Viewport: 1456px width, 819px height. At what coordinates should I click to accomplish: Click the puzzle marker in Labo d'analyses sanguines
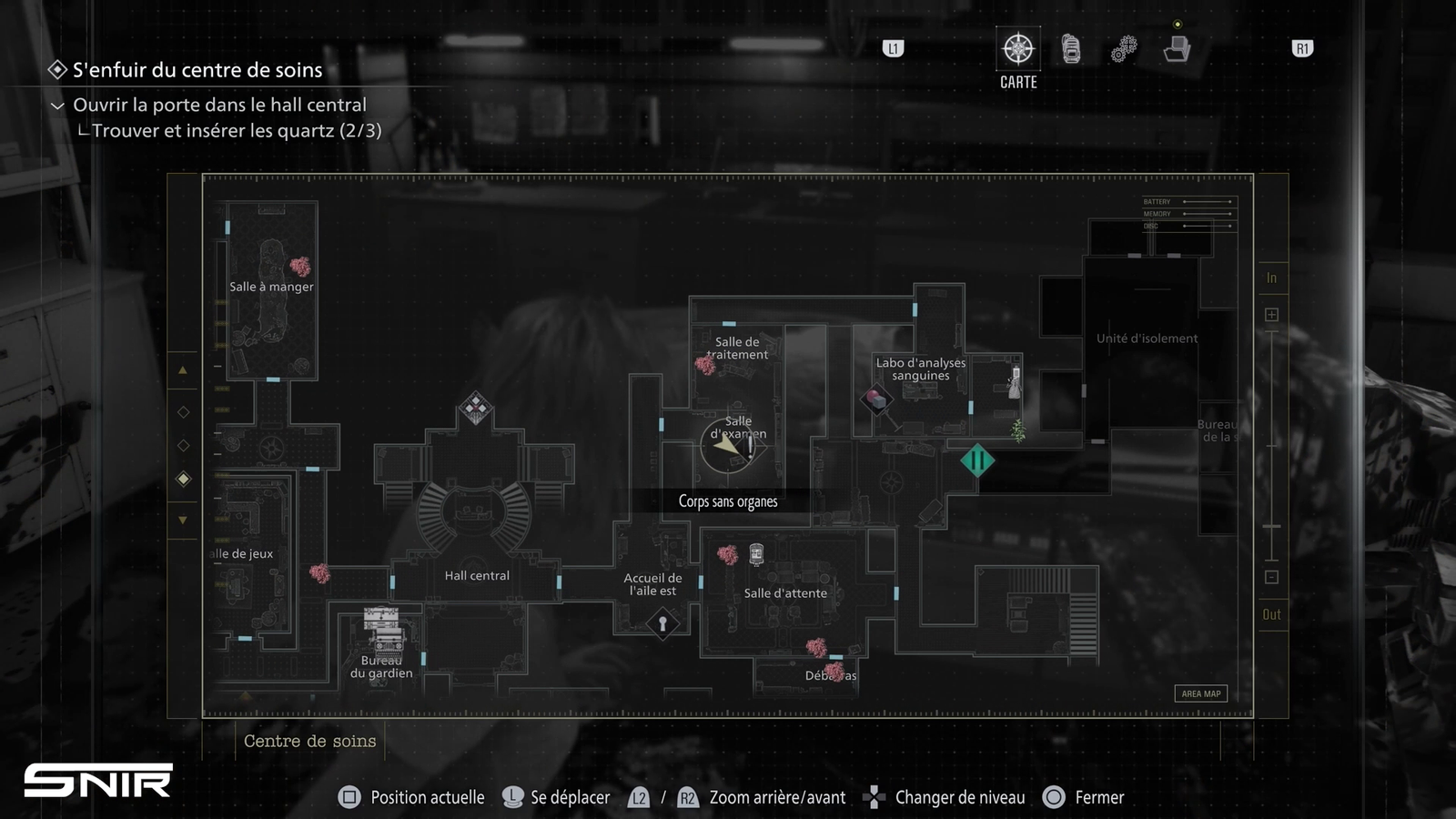(x=876, y=399)
